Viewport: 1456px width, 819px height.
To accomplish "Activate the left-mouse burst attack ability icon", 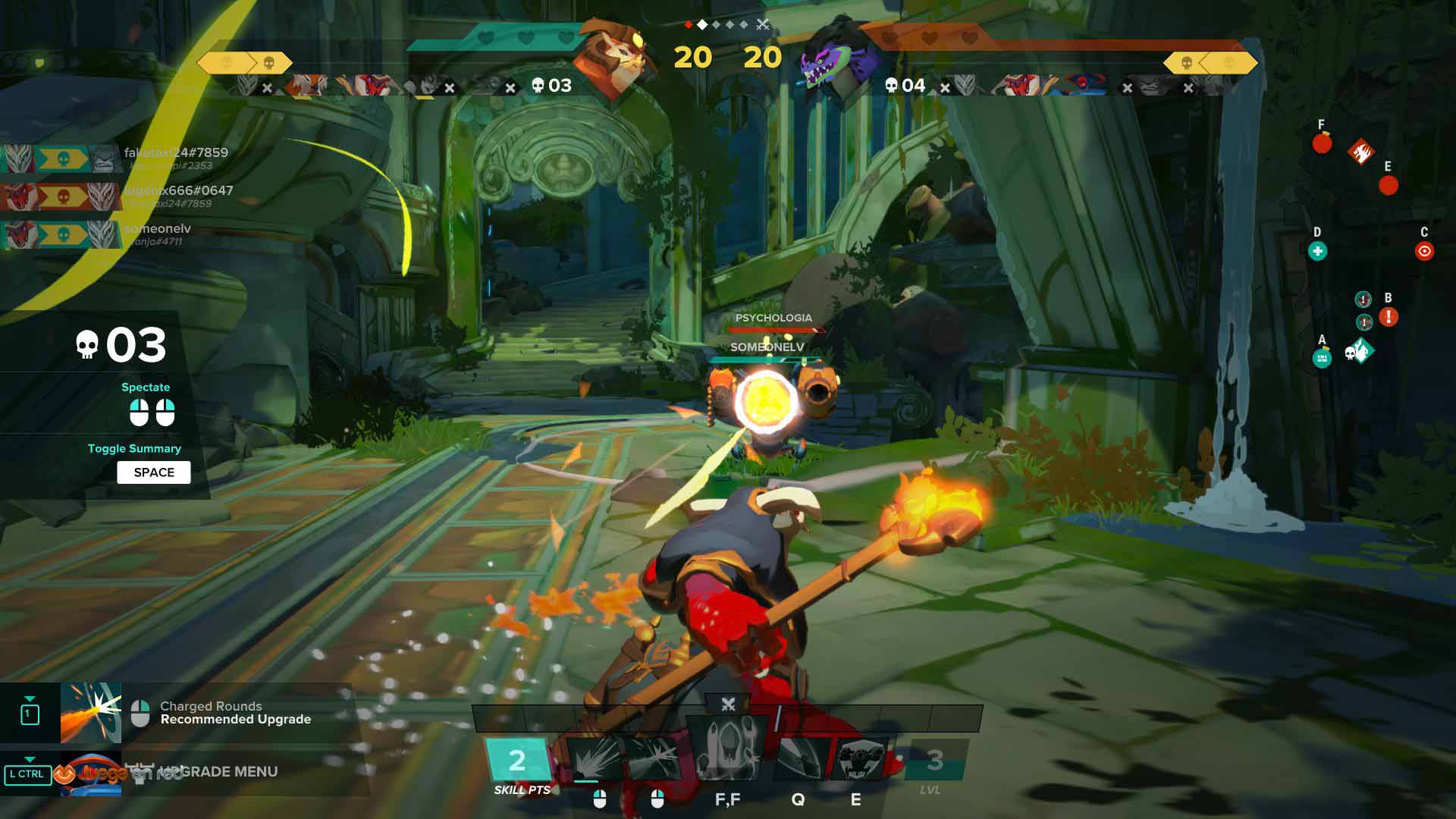I will pyautogui.click(x=595, y=758).
